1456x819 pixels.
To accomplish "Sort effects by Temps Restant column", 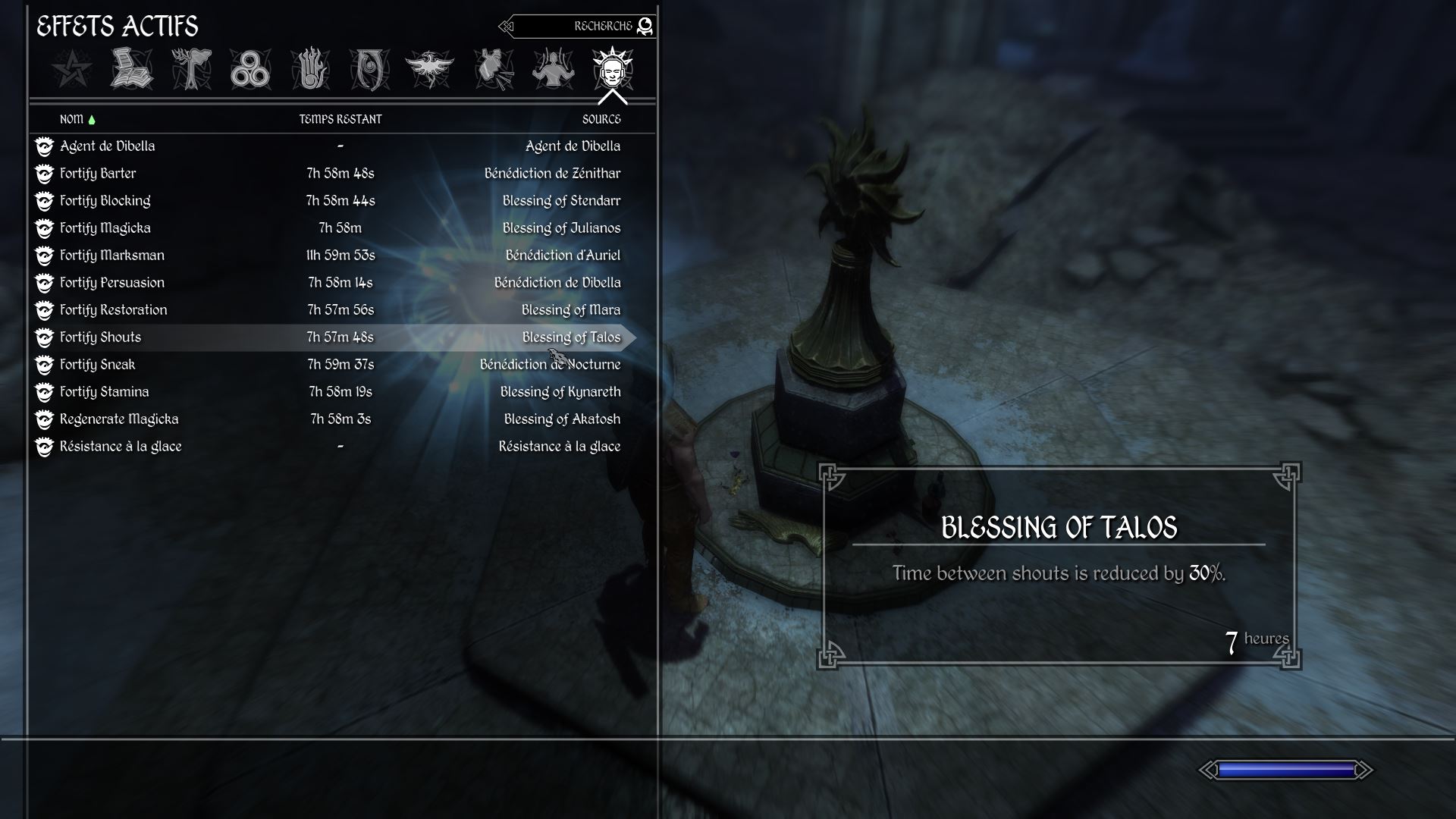I will [340, 119].
